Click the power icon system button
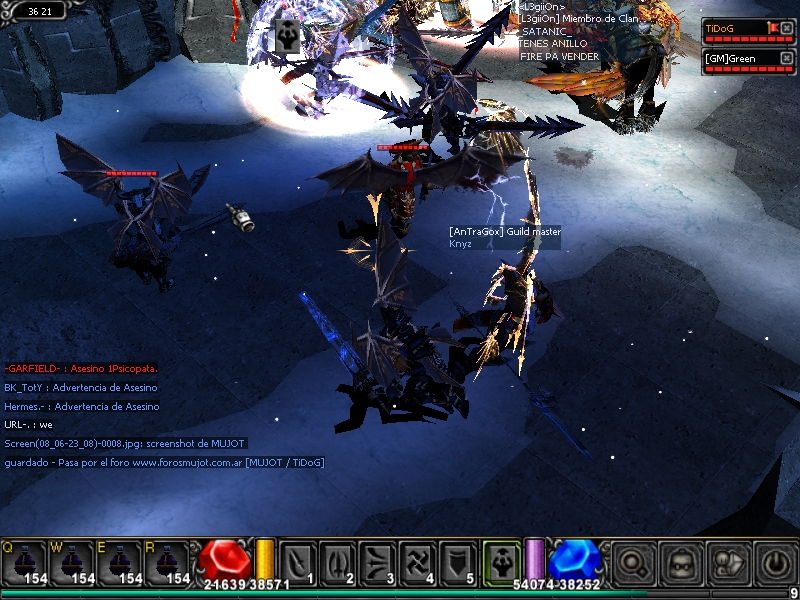The image size is (800, 600). coord(774,562)
